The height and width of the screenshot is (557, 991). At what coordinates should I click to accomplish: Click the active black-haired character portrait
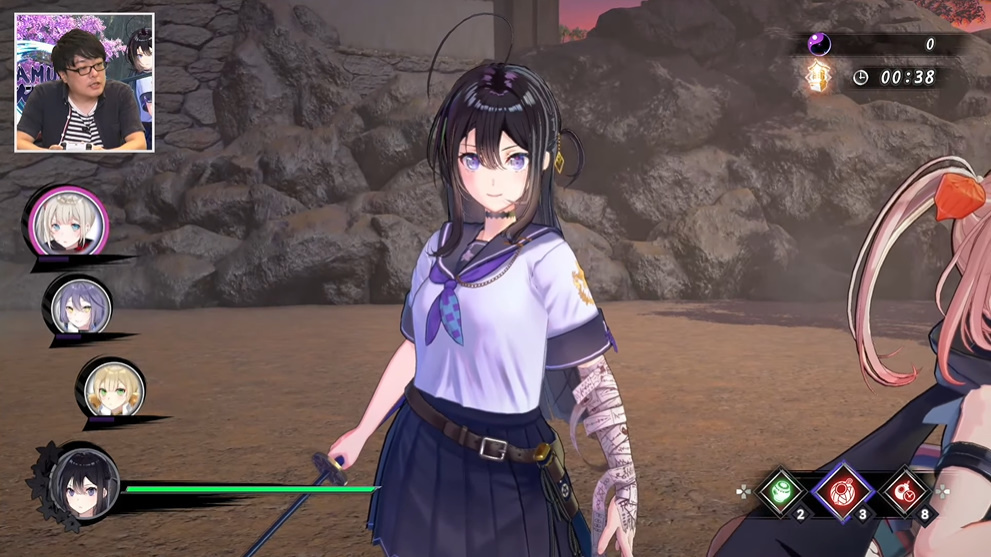pyautogui.click(x=84, y=481)
